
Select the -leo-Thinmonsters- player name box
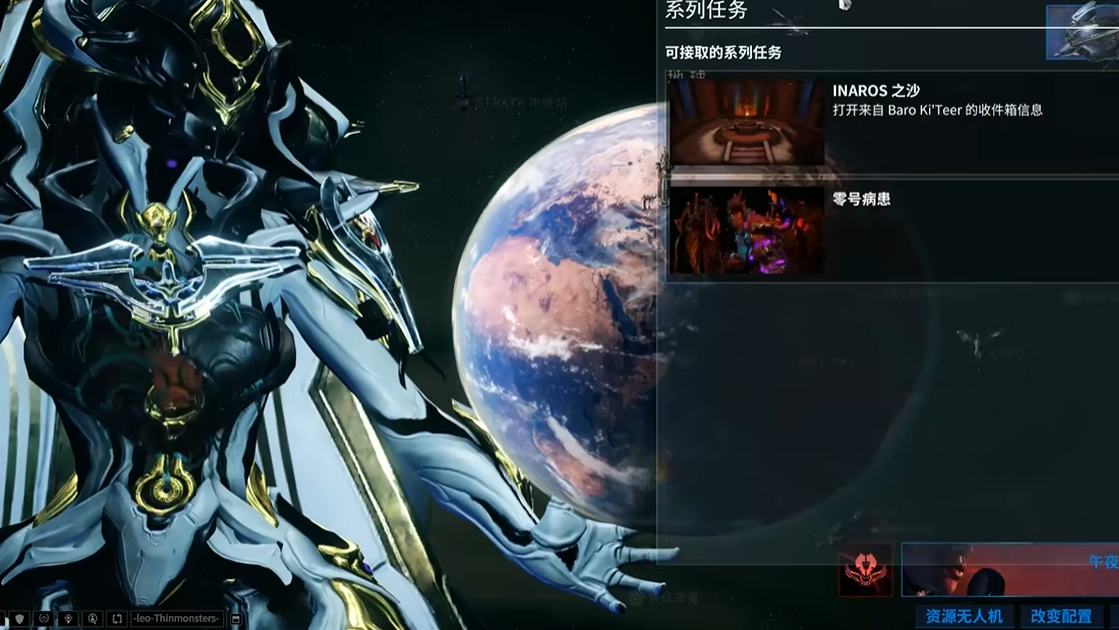point(176,619)
